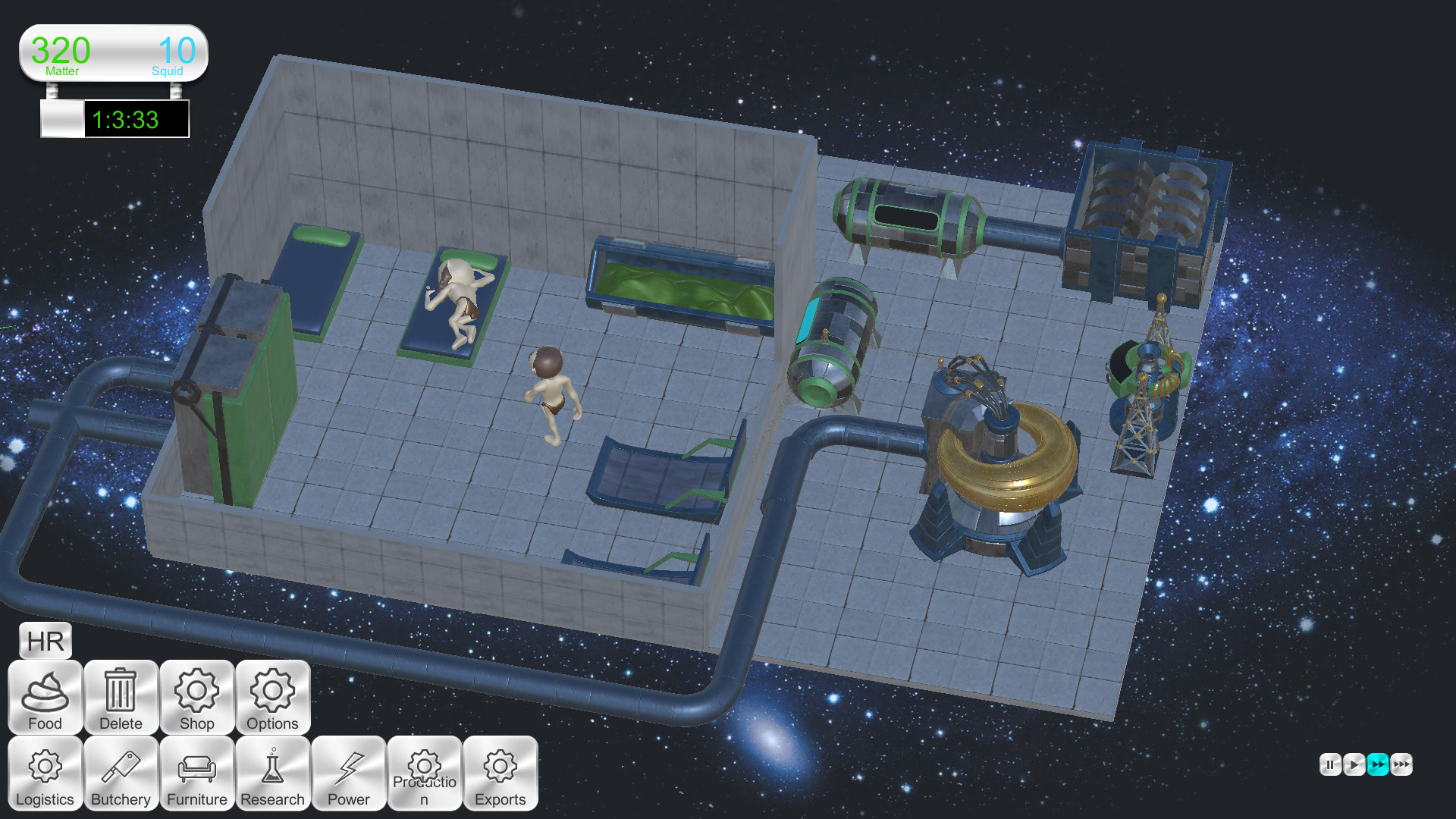
Task: Open the Logistics panel
Action: [x=45, y=773]
